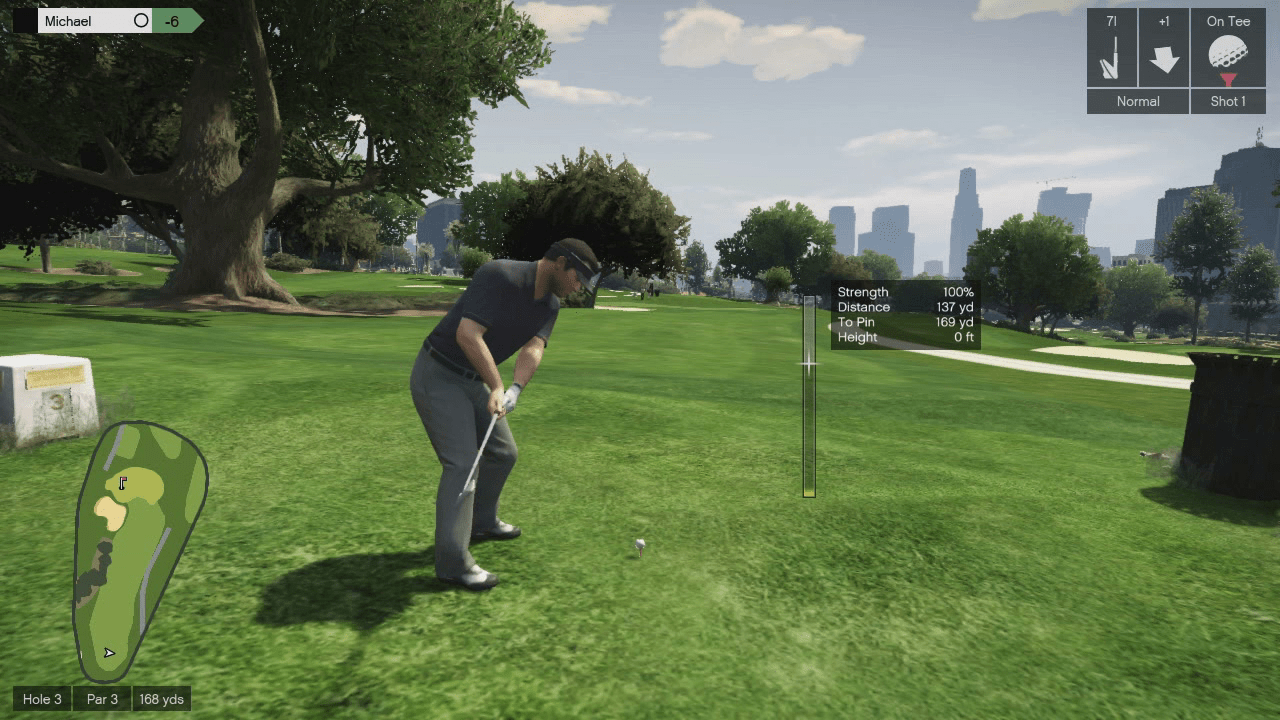
Task: Click the 168 yds distance readout
Action: click(160, 699)
